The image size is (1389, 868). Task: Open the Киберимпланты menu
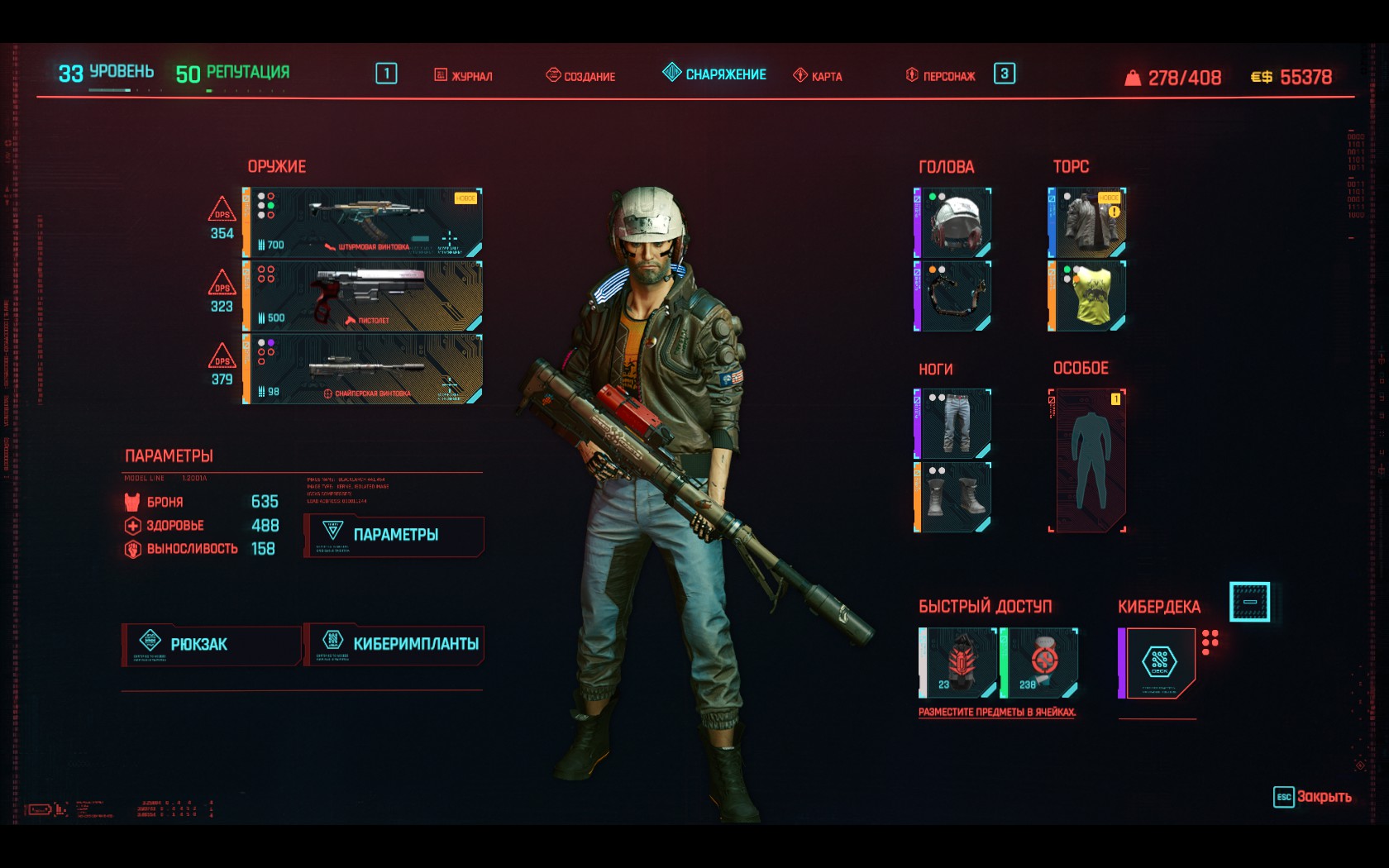tap(394, 645)
